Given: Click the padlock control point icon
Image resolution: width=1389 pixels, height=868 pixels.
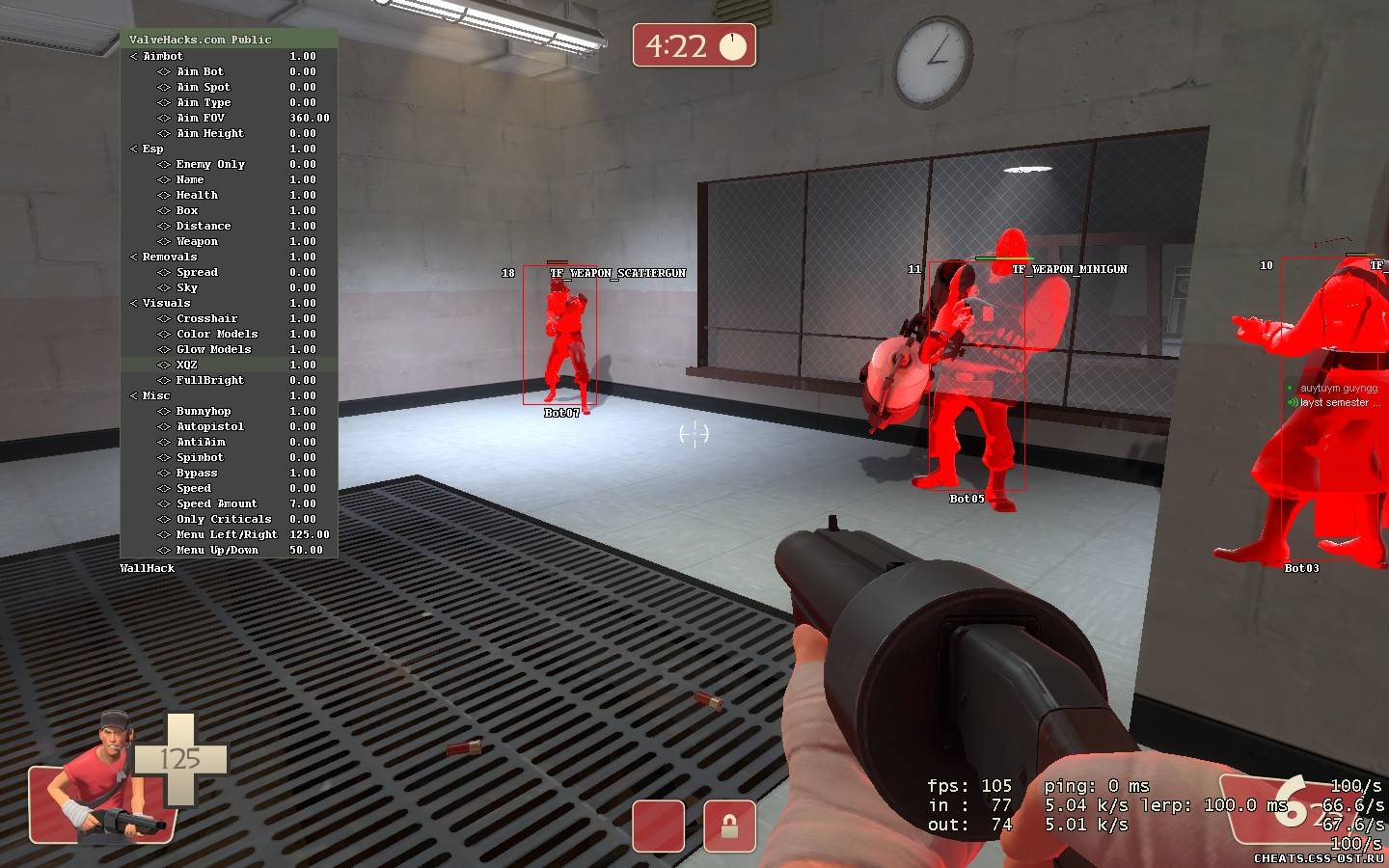Looking at the screenshot, I should point(729,827).
